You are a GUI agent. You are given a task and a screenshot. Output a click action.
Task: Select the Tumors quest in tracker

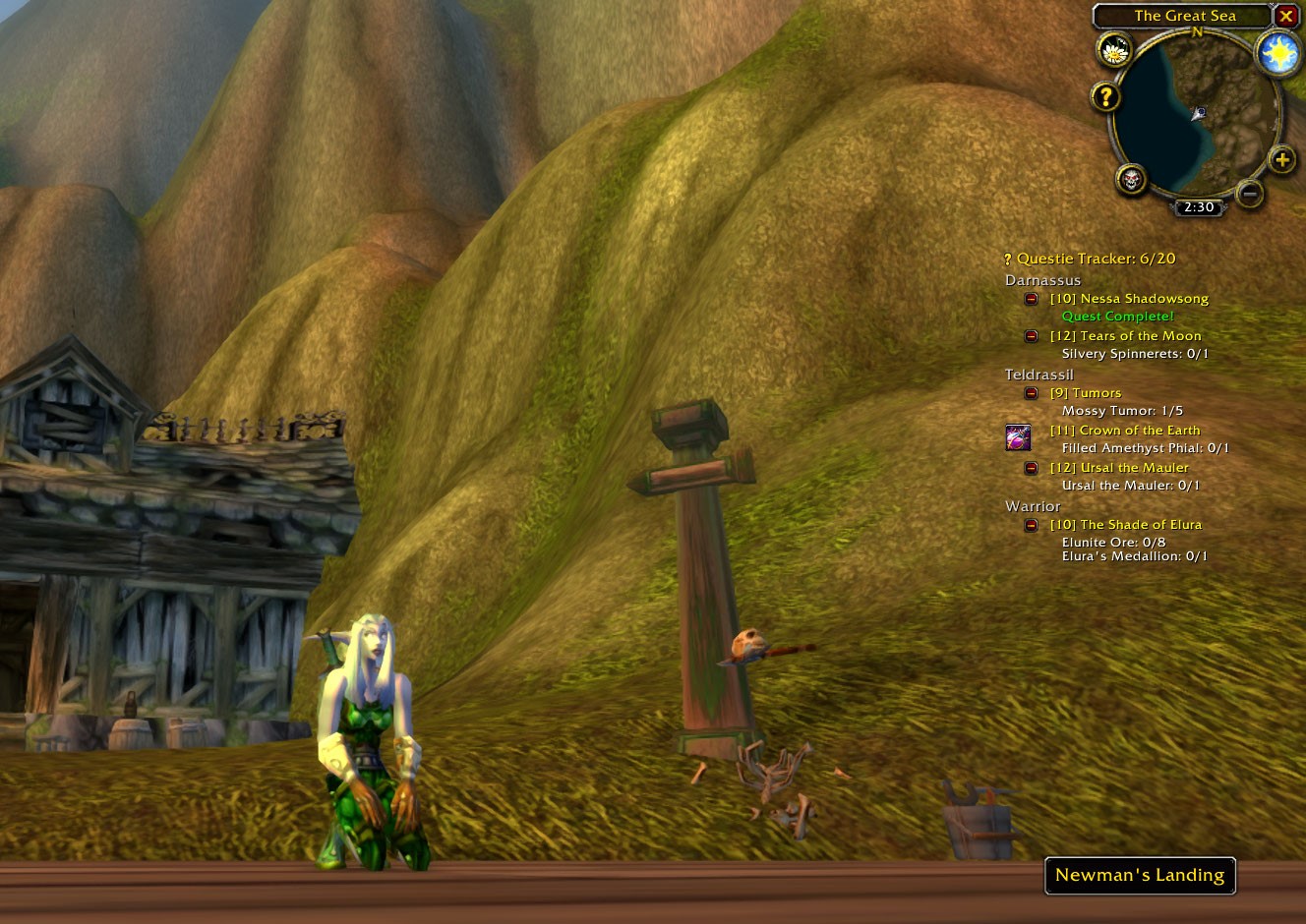point(1086,393)
